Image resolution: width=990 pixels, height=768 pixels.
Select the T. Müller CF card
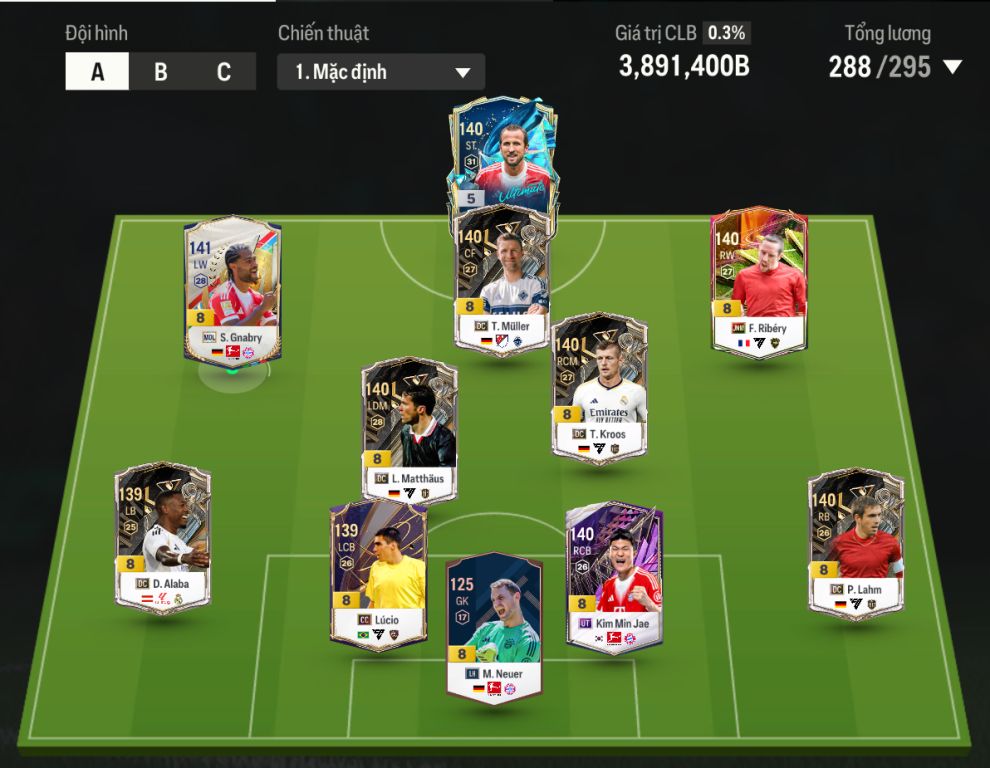tap(502, 280)
